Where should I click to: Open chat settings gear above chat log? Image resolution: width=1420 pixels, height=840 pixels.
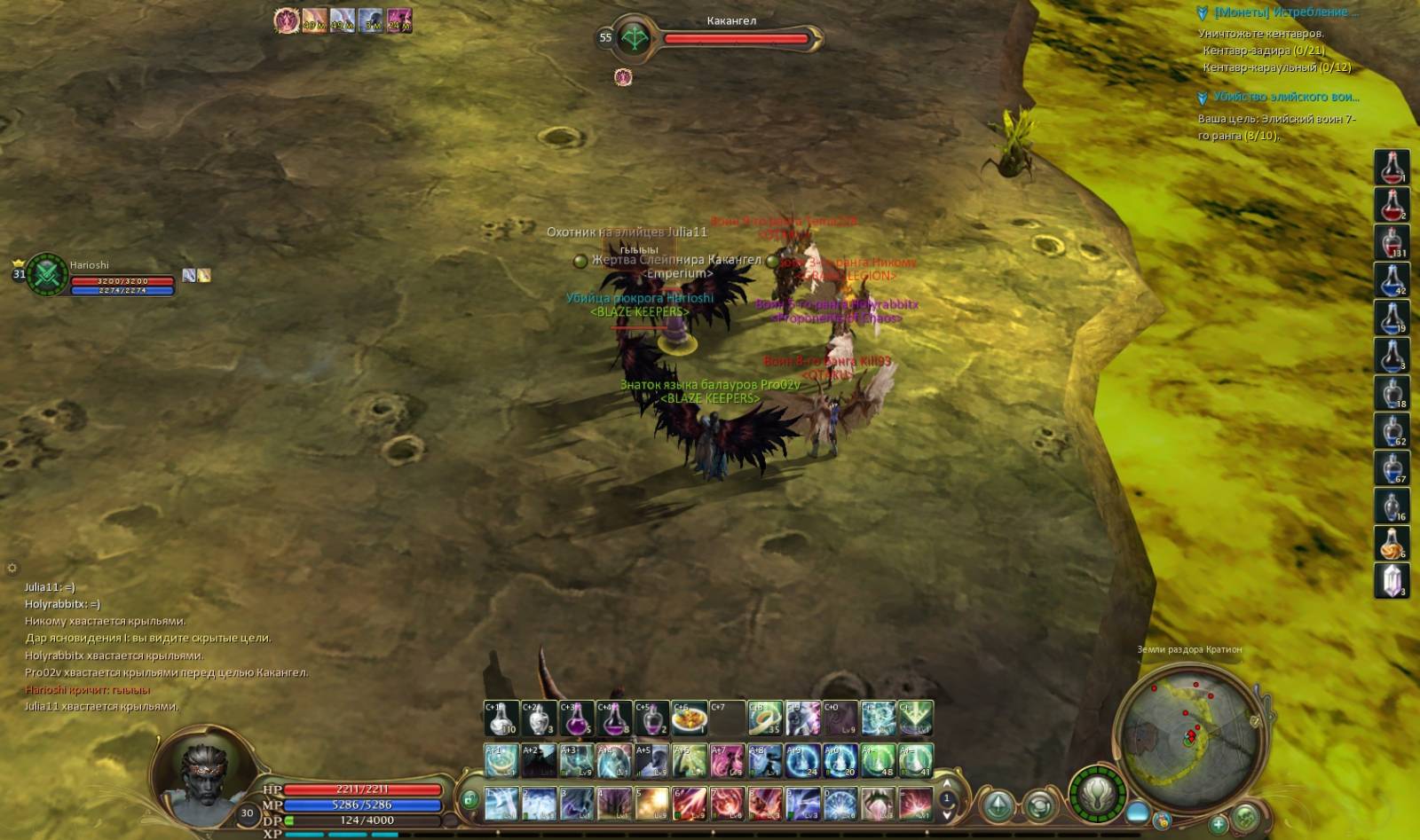[12, 568]
